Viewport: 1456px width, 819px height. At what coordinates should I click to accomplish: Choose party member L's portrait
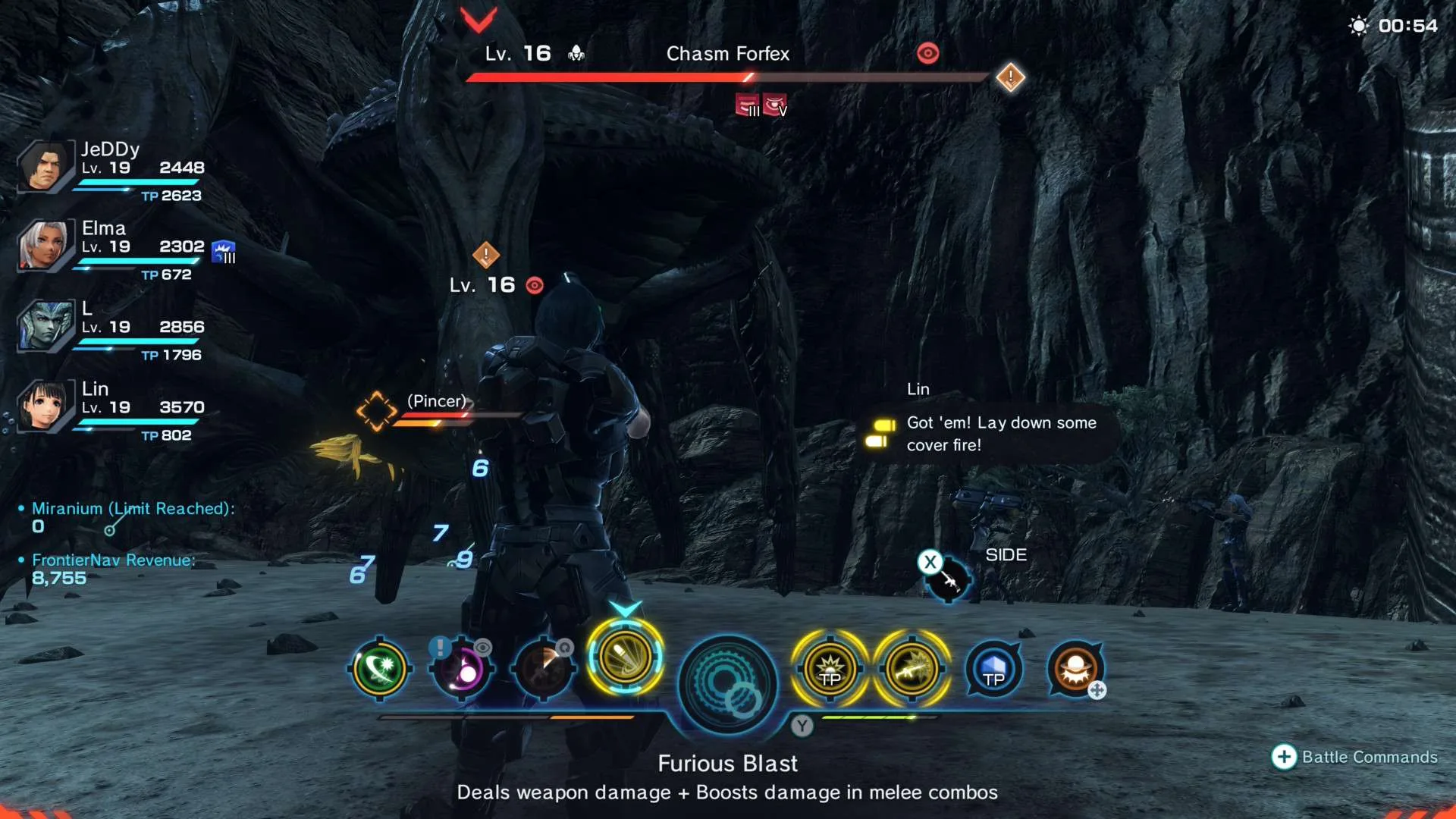[x=43, y=326]
